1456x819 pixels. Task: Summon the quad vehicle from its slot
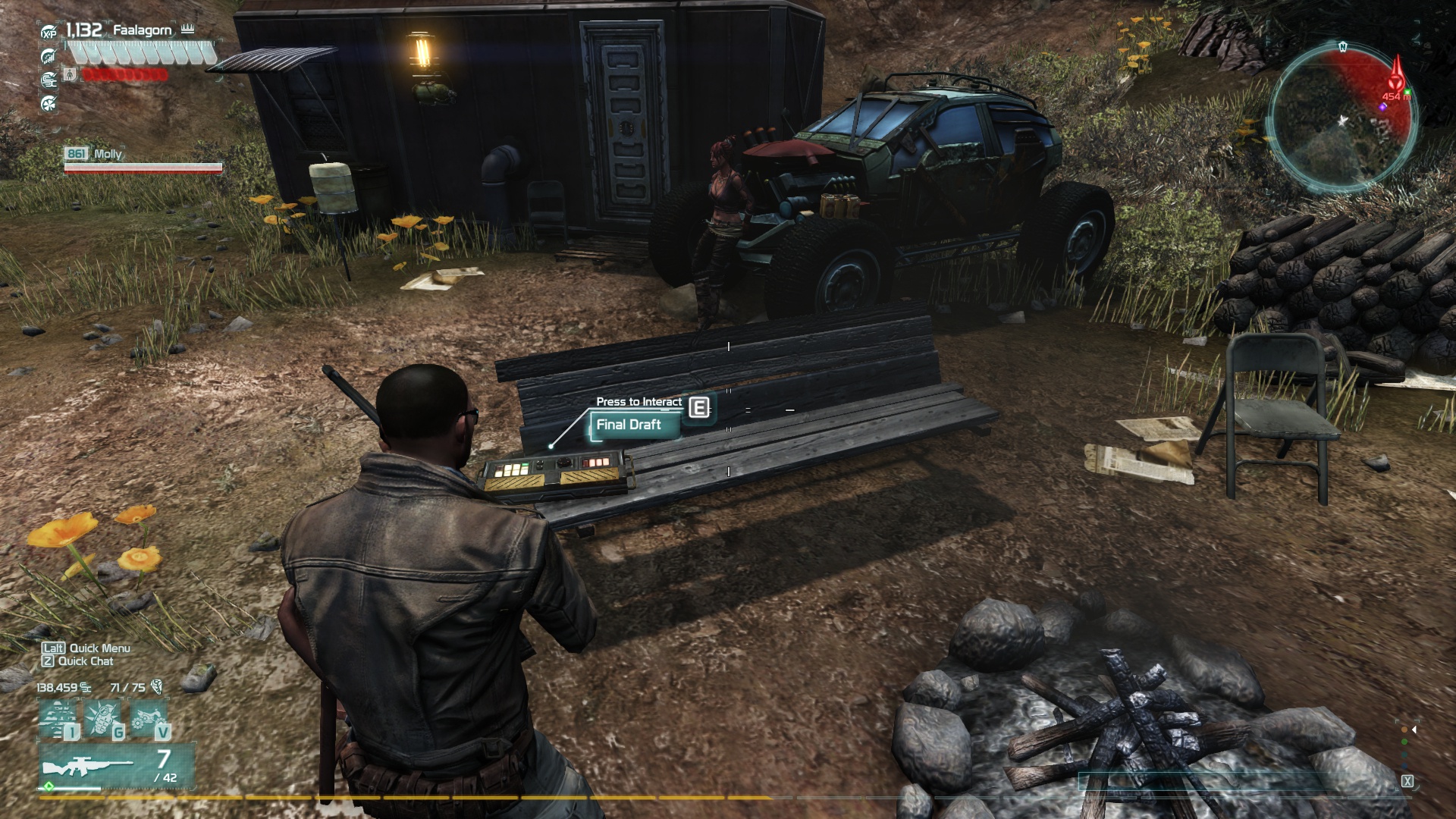[150, 720]
